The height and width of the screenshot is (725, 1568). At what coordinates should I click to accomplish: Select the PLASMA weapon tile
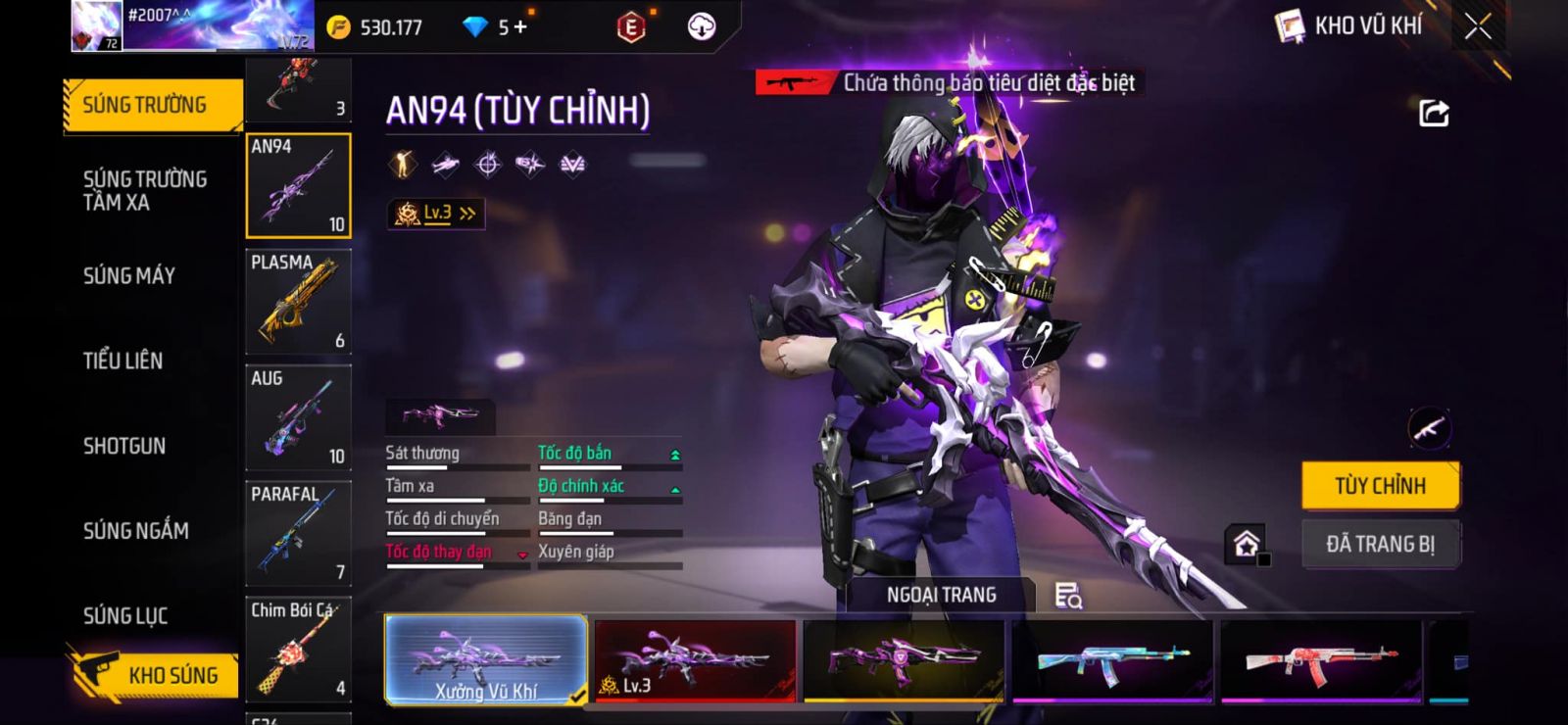point(298,301)
